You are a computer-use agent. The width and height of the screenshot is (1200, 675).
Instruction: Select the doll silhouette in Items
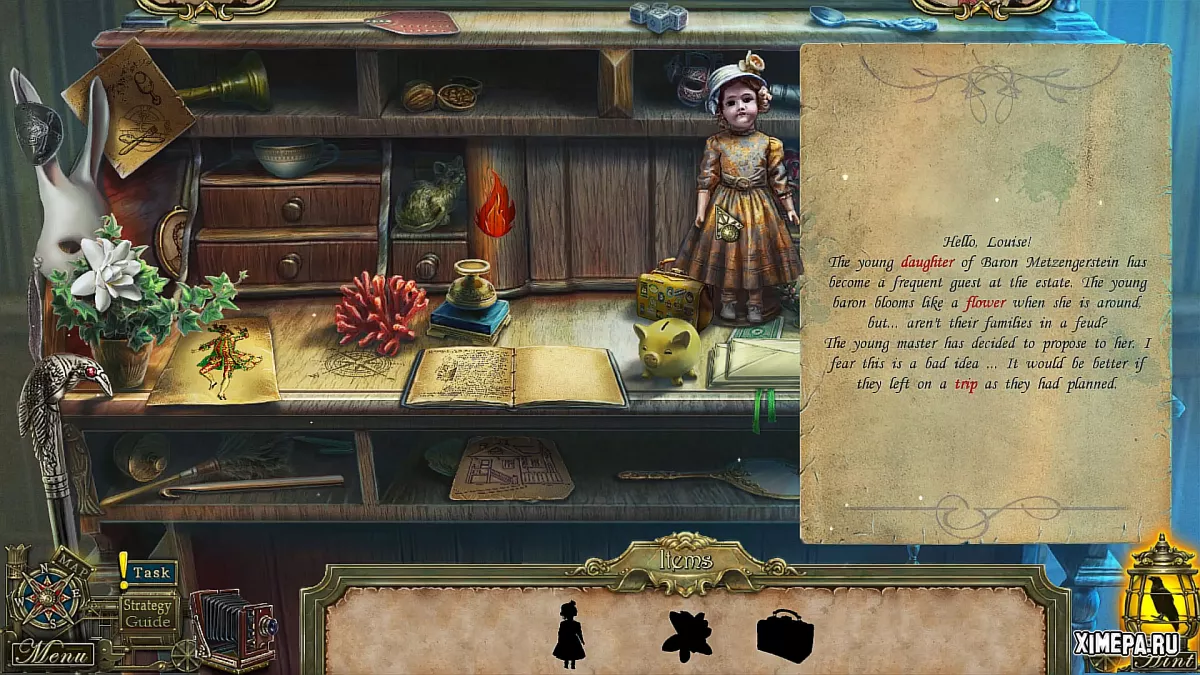point(570,633)
